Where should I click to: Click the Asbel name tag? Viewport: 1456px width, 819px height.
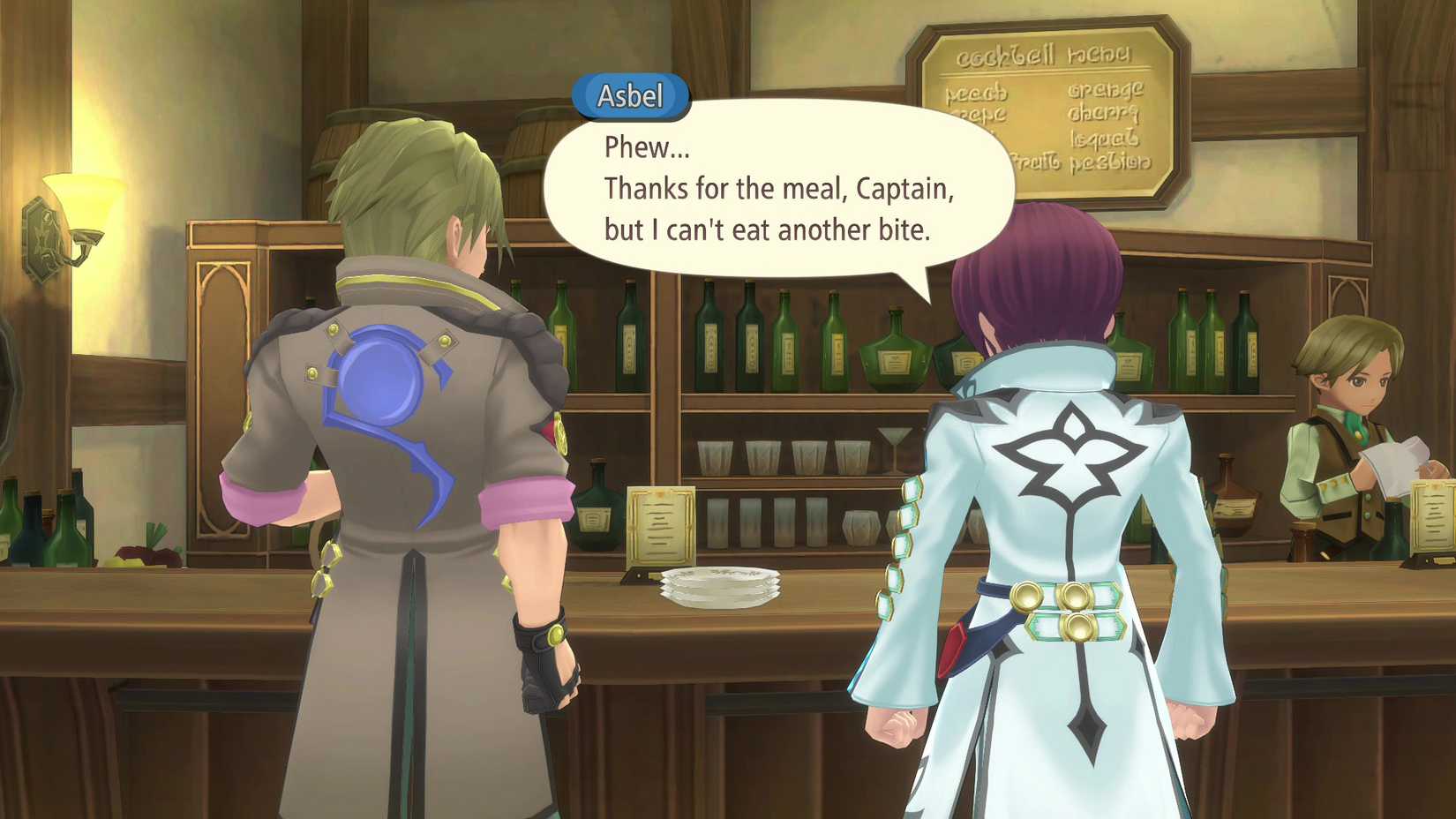[x=630, y=97]
